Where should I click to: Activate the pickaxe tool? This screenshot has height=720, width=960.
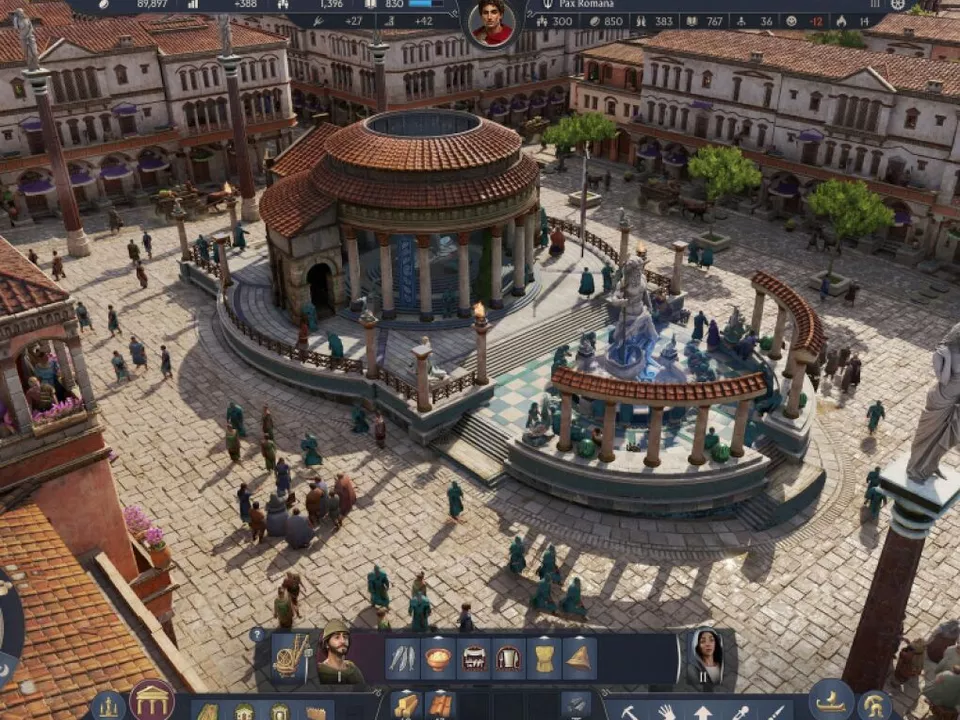(x=630, y=712)
